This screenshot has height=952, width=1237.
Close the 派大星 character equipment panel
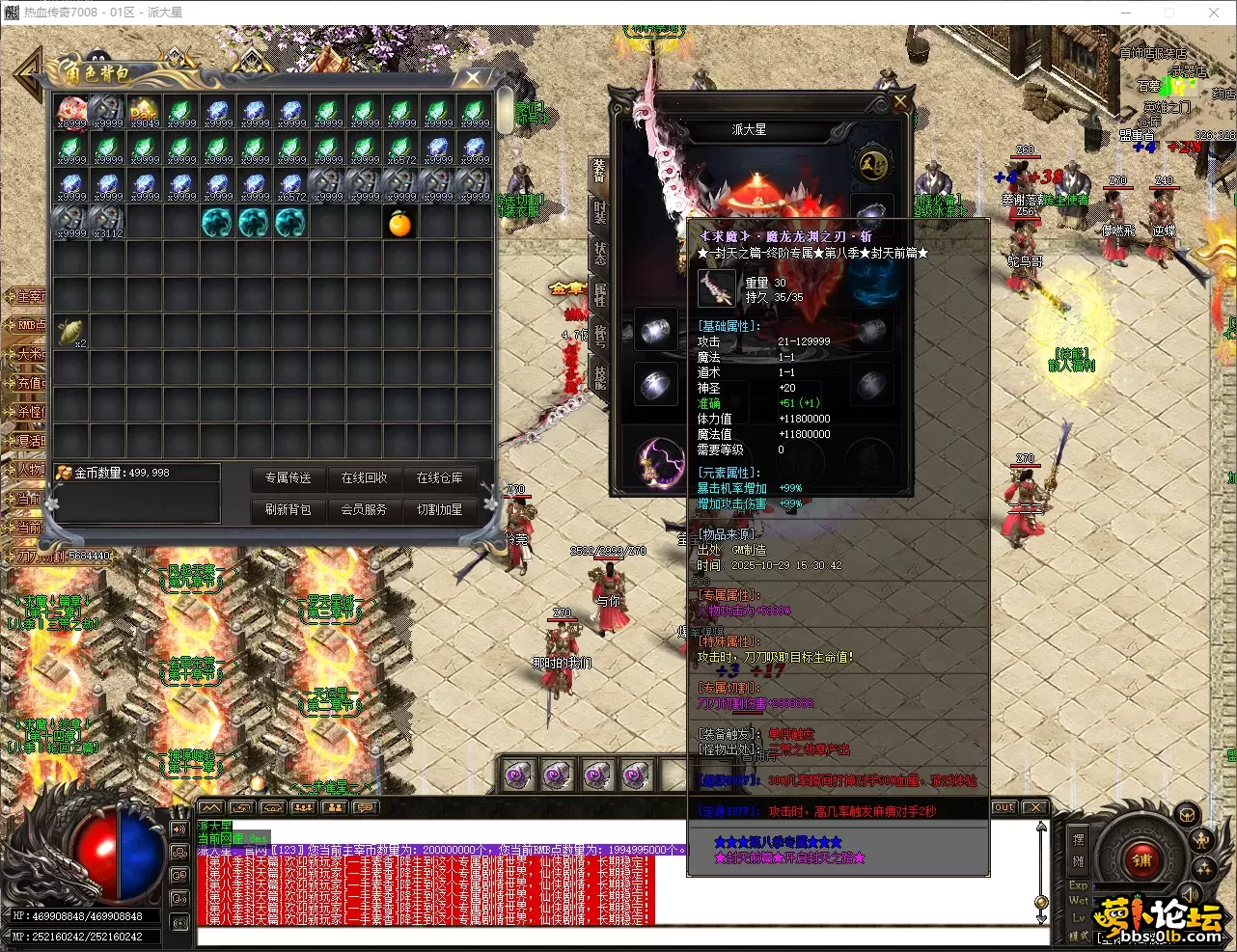[900, 102]
